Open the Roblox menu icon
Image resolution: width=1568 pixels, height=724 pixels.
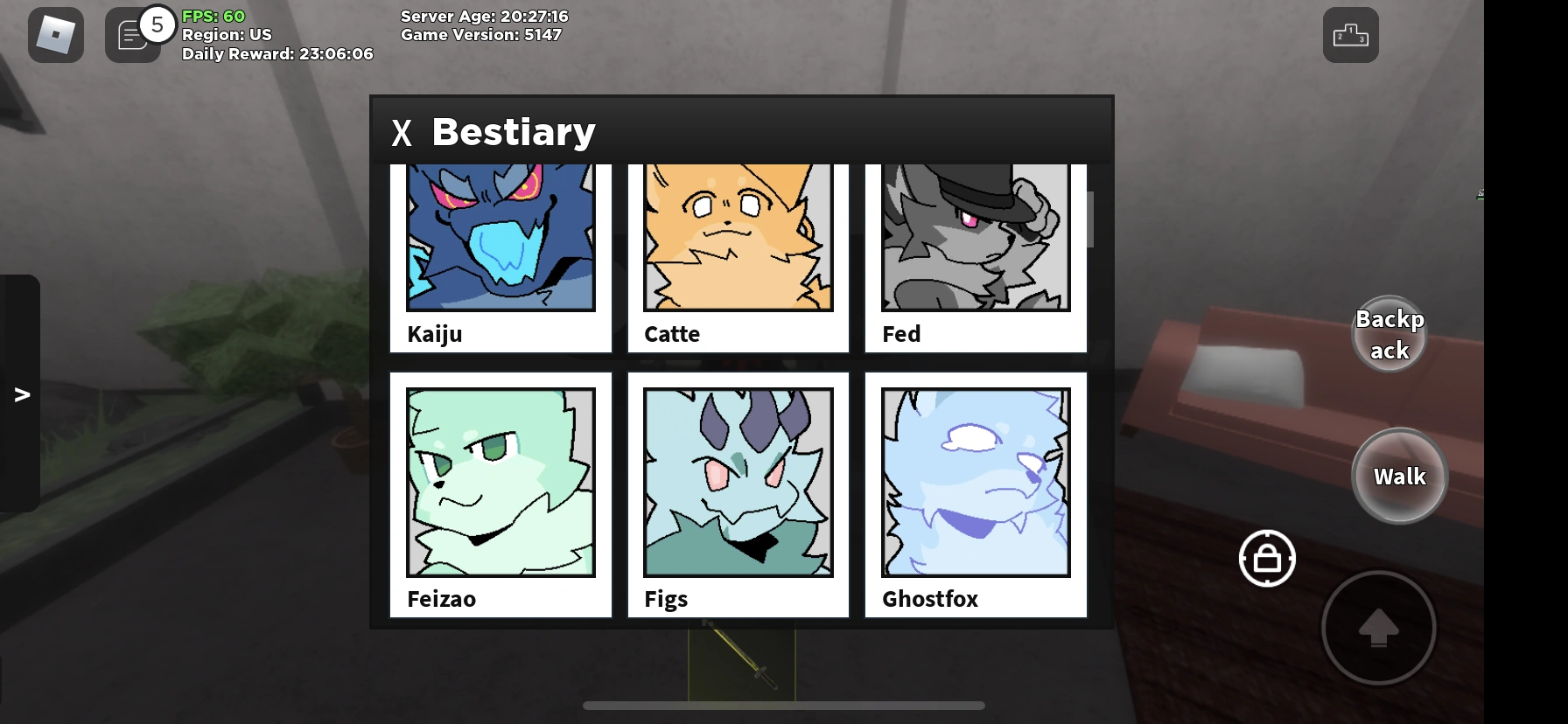pos(55,34)
